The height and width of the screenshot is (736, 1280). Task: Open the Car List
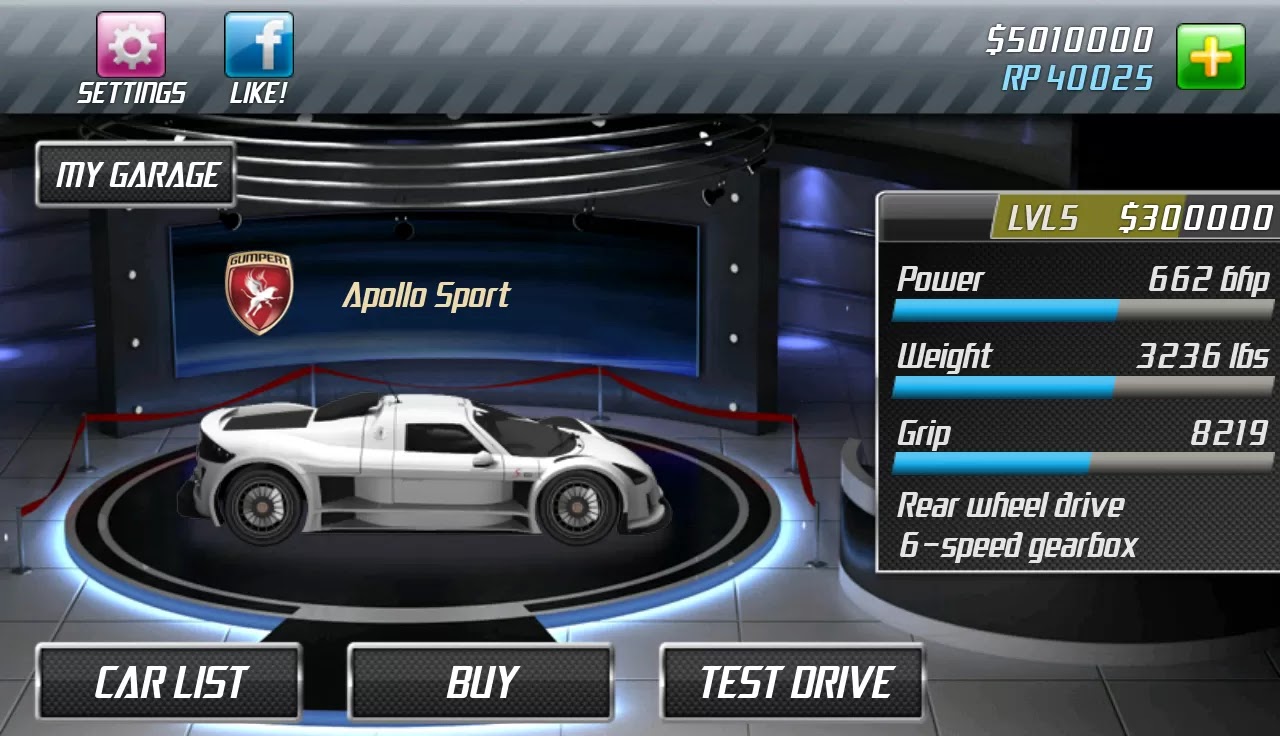(x=168, y=683)
